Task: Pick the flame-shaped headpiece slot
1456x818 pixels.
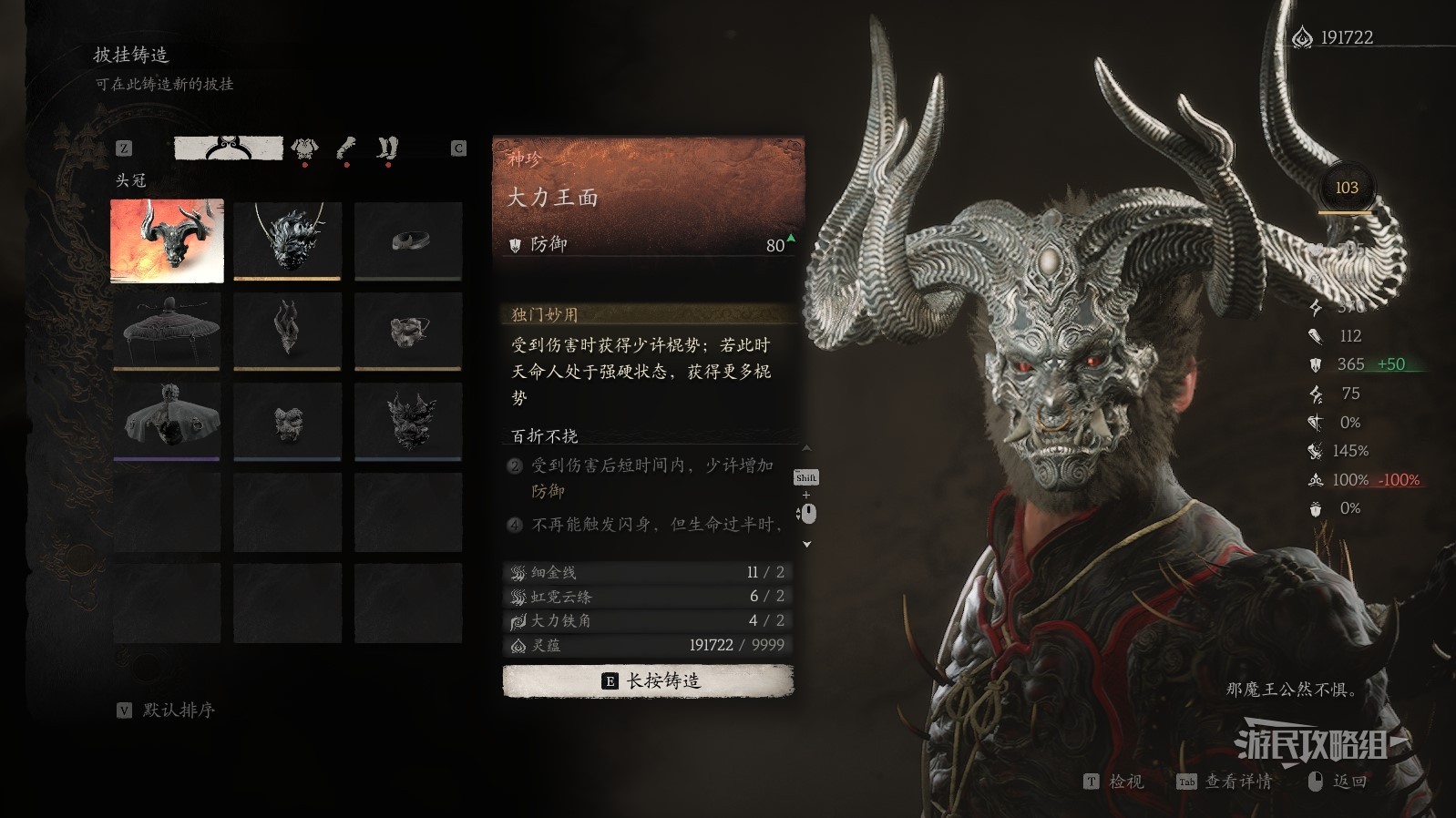Action: (x=287, y=331)
